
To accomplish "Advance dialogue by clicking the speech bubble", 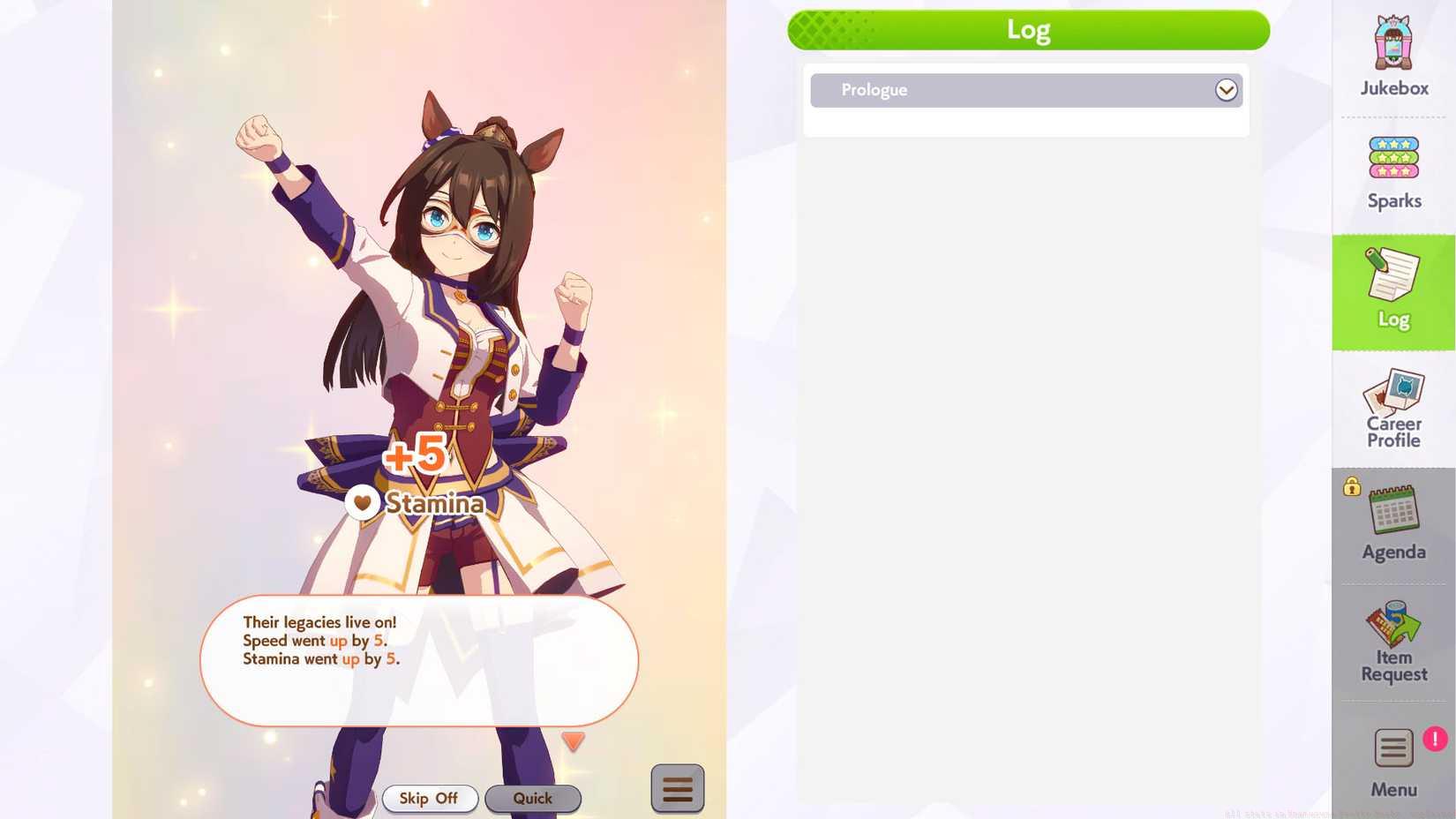I will (x=419, y=660).
